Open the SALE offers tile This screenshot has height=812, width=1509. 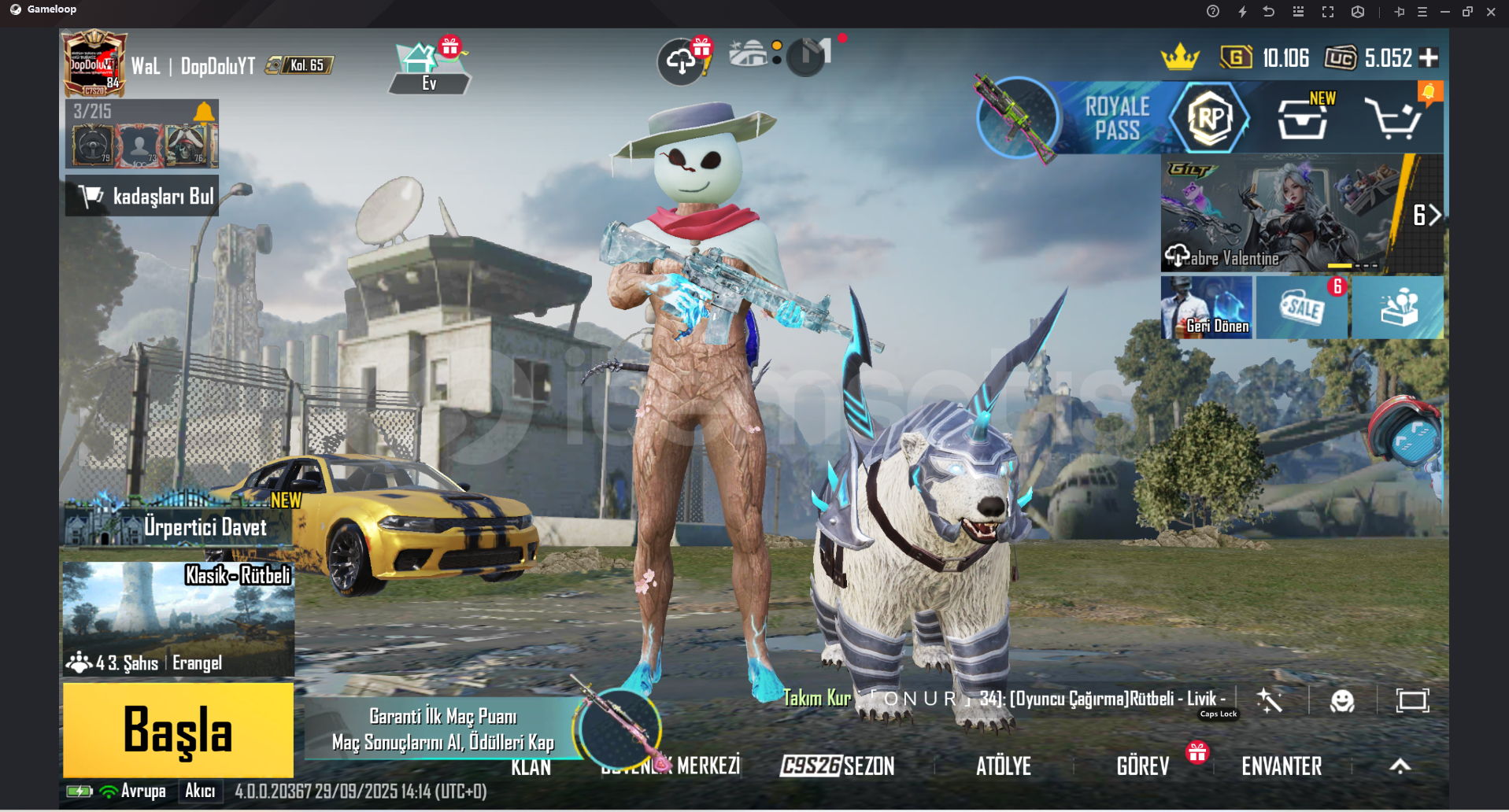point(1302,308)
